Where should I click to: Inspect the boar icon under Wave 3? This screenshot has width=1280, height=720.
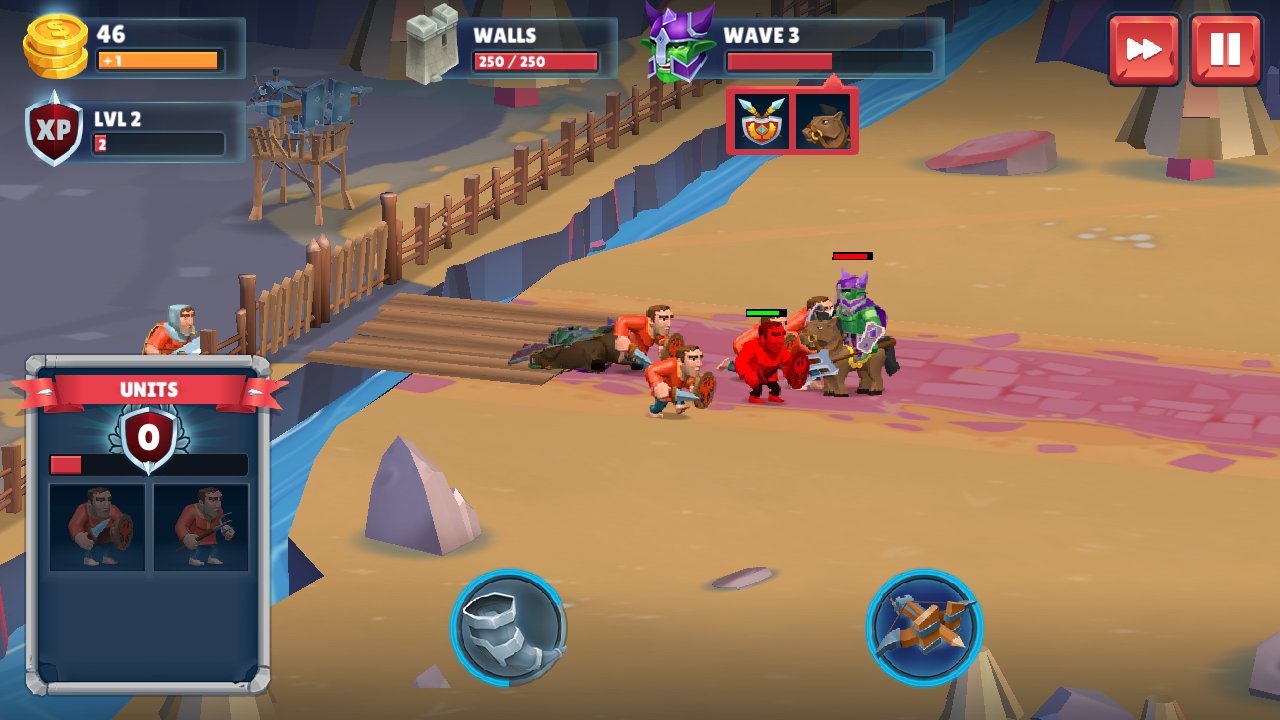tap(825, 122)
